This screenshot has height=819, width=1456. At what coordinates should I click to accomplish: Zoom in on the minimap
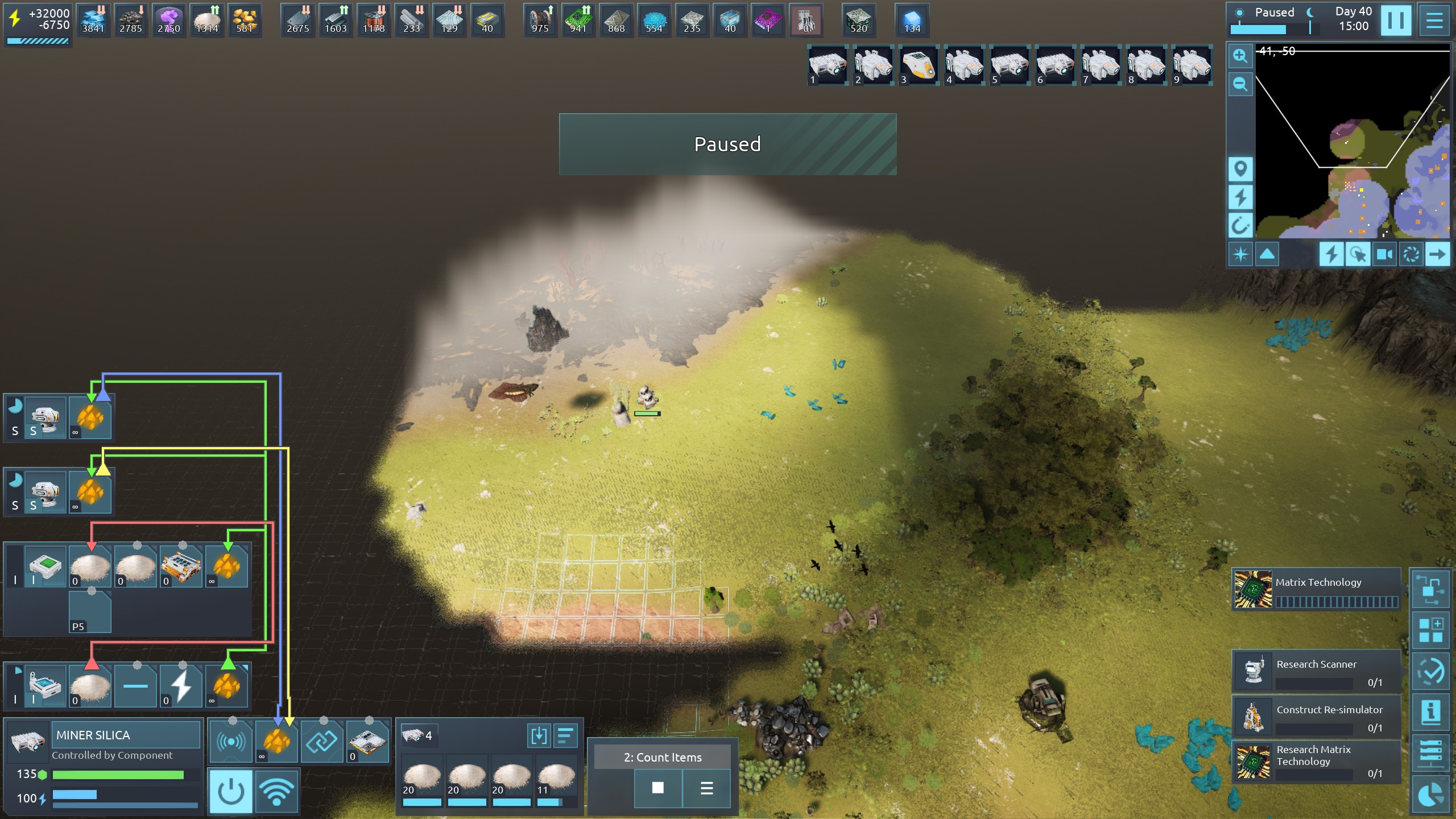coord(1240,56)
